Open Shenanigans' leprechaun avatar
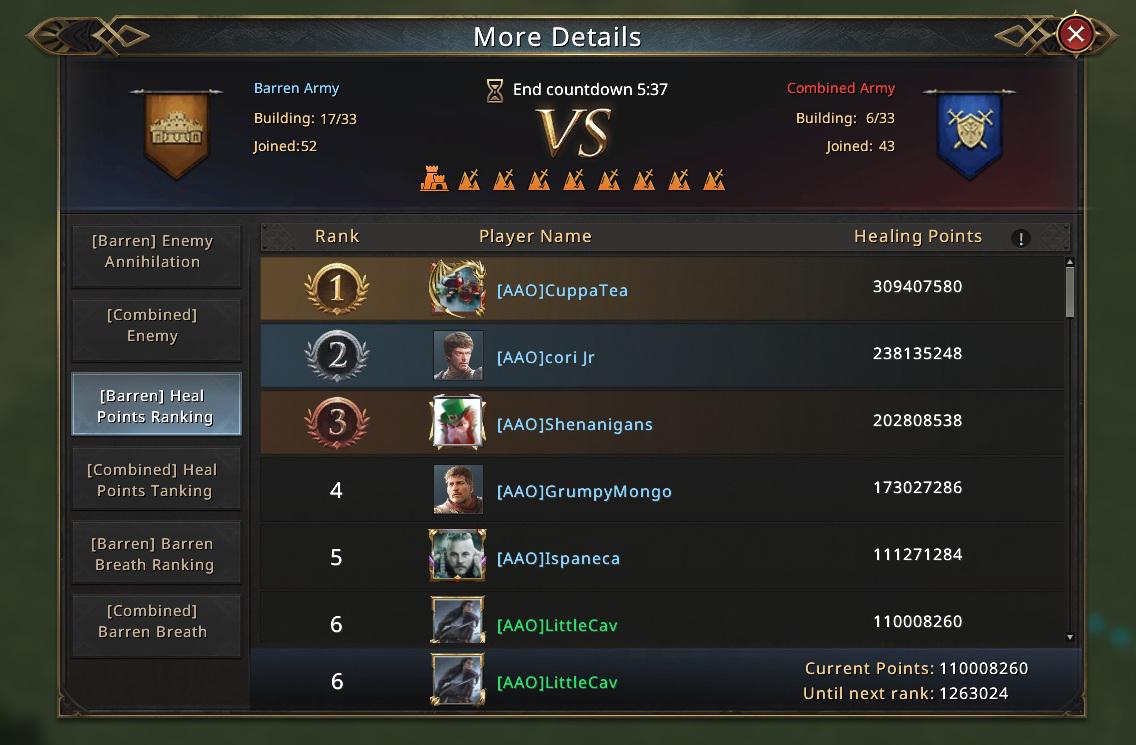The height and width of the screenshot is (745, 1136). pyautogui.click(x=459, y=422)
